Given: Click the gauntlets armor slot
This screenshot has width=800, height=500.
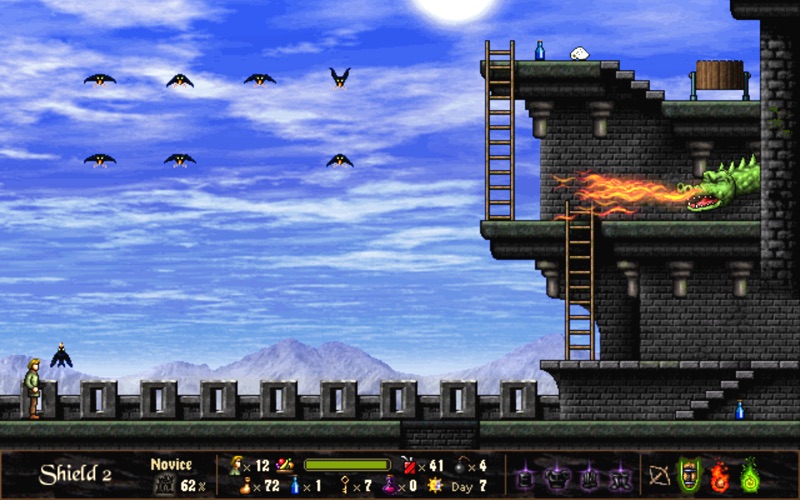Looking at the screenshot, I should 588,474.
